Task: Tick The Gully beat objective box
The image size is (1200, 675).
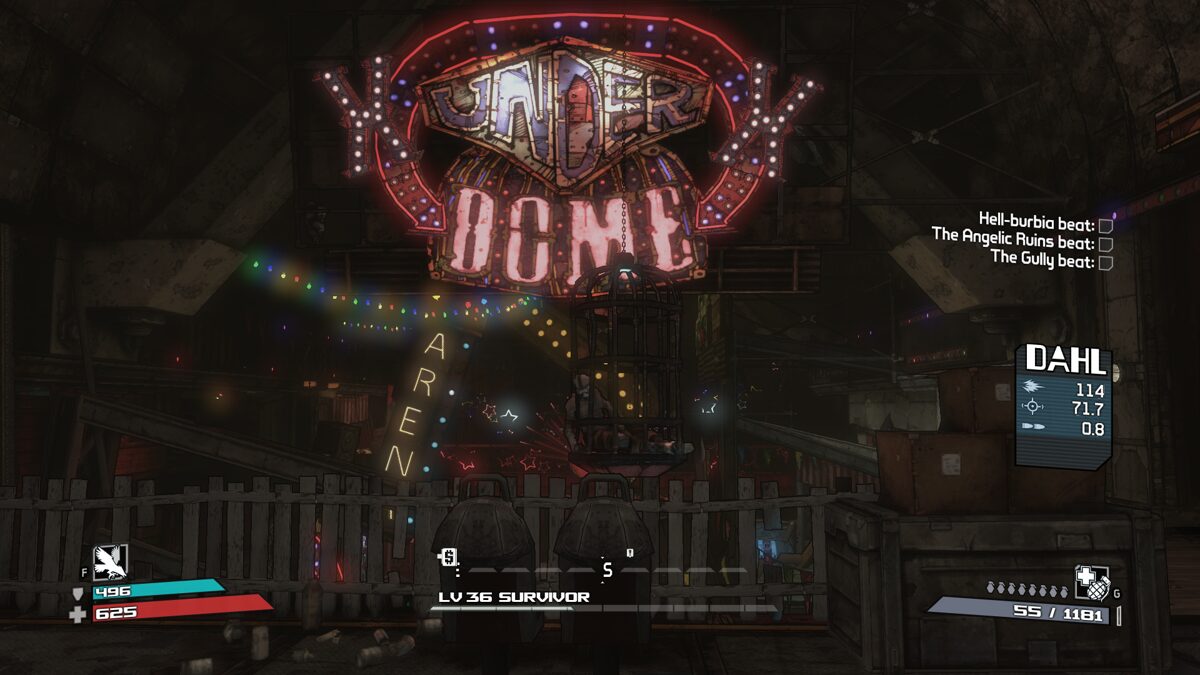Action: click(1106, 262)
